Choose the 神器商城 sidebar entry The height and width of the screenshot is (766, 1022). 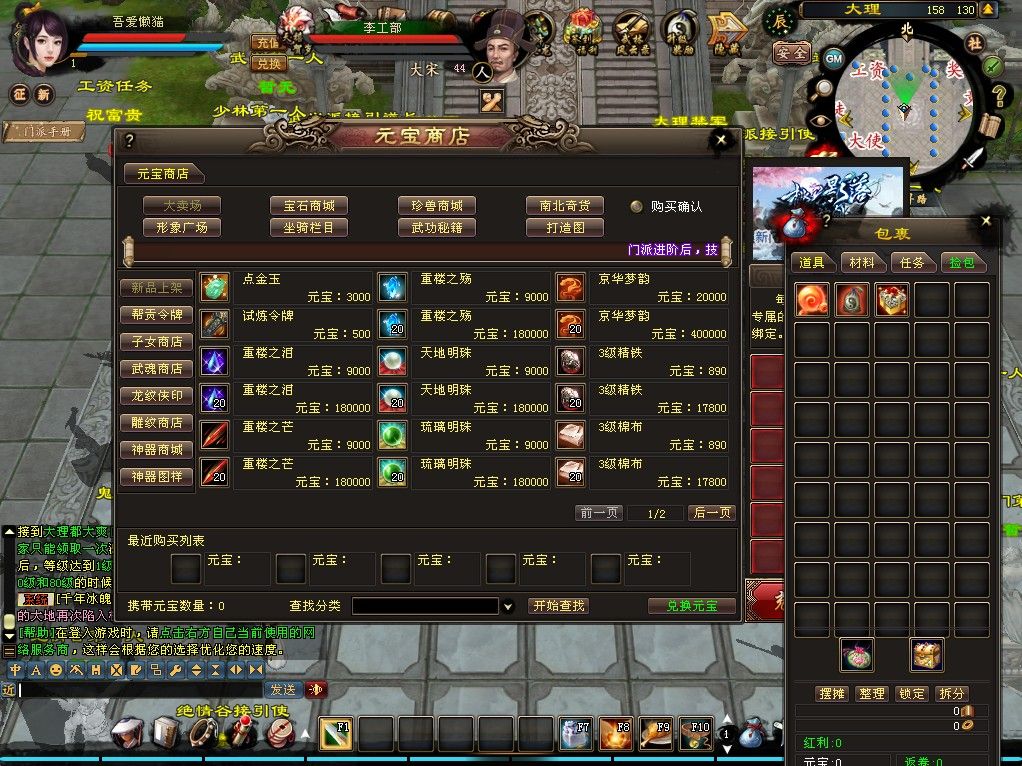157,450
